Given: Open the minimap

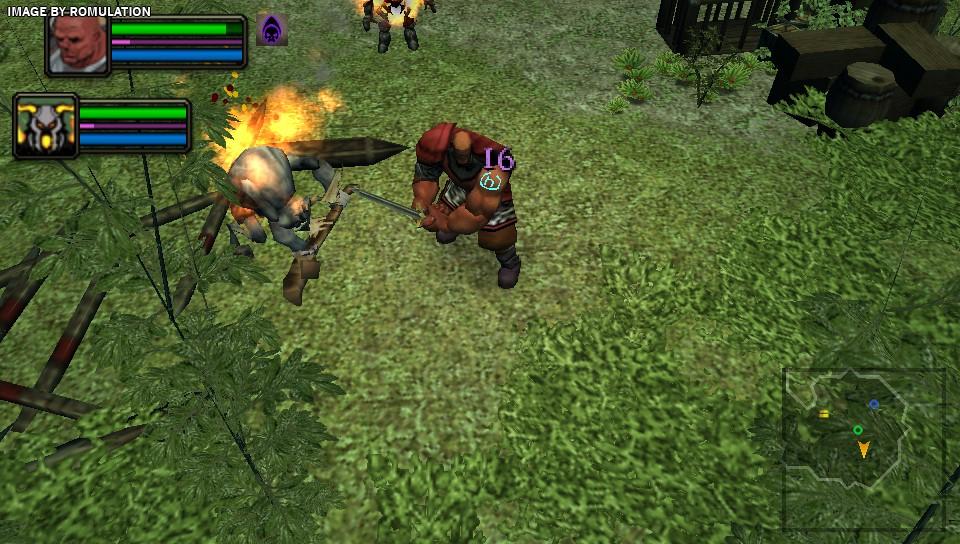Looking at the screenshot, I should point(863,448).
